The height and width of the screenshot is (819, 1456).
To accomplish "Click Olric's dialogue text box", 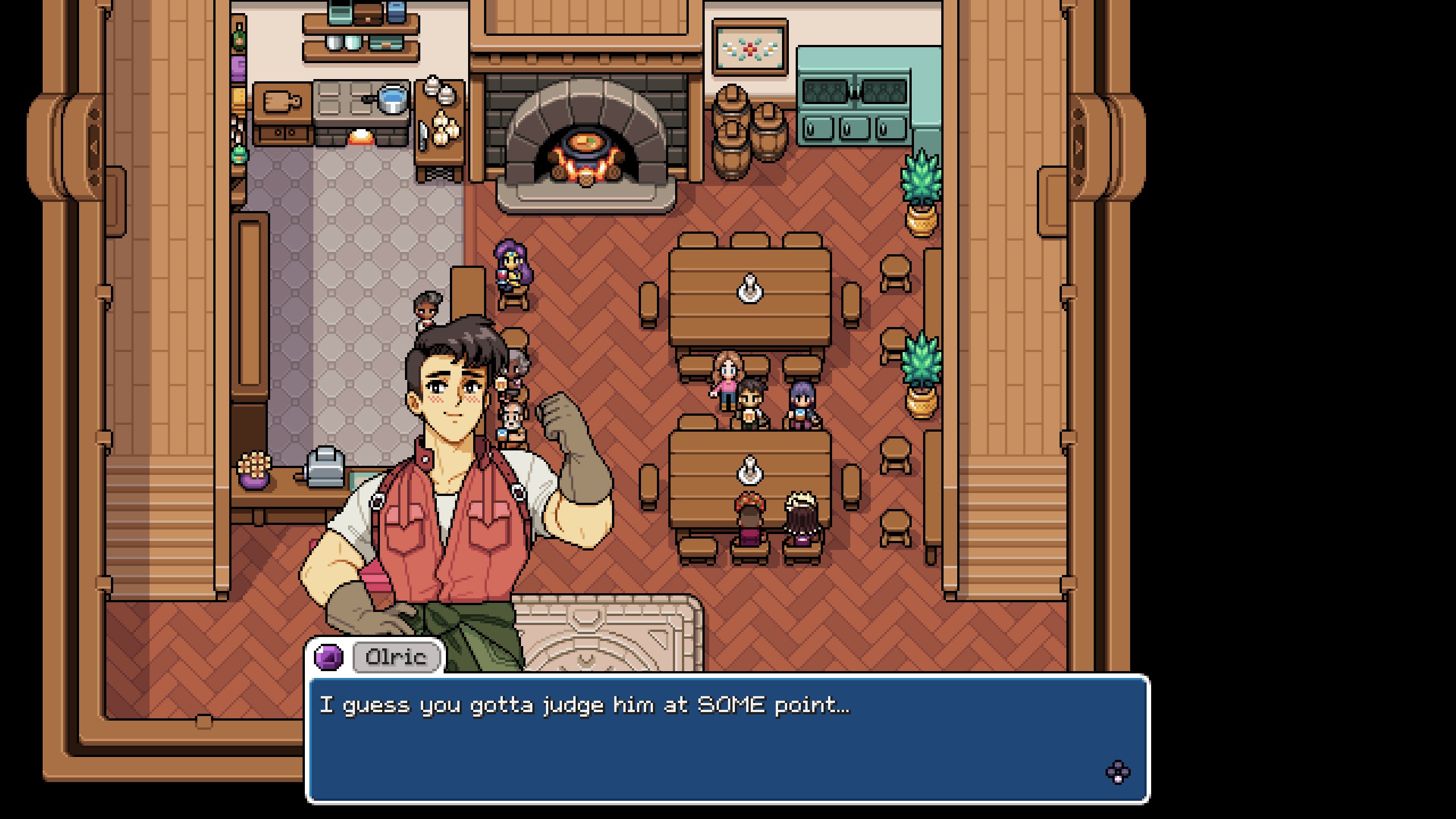I will [x=727, y=738].
